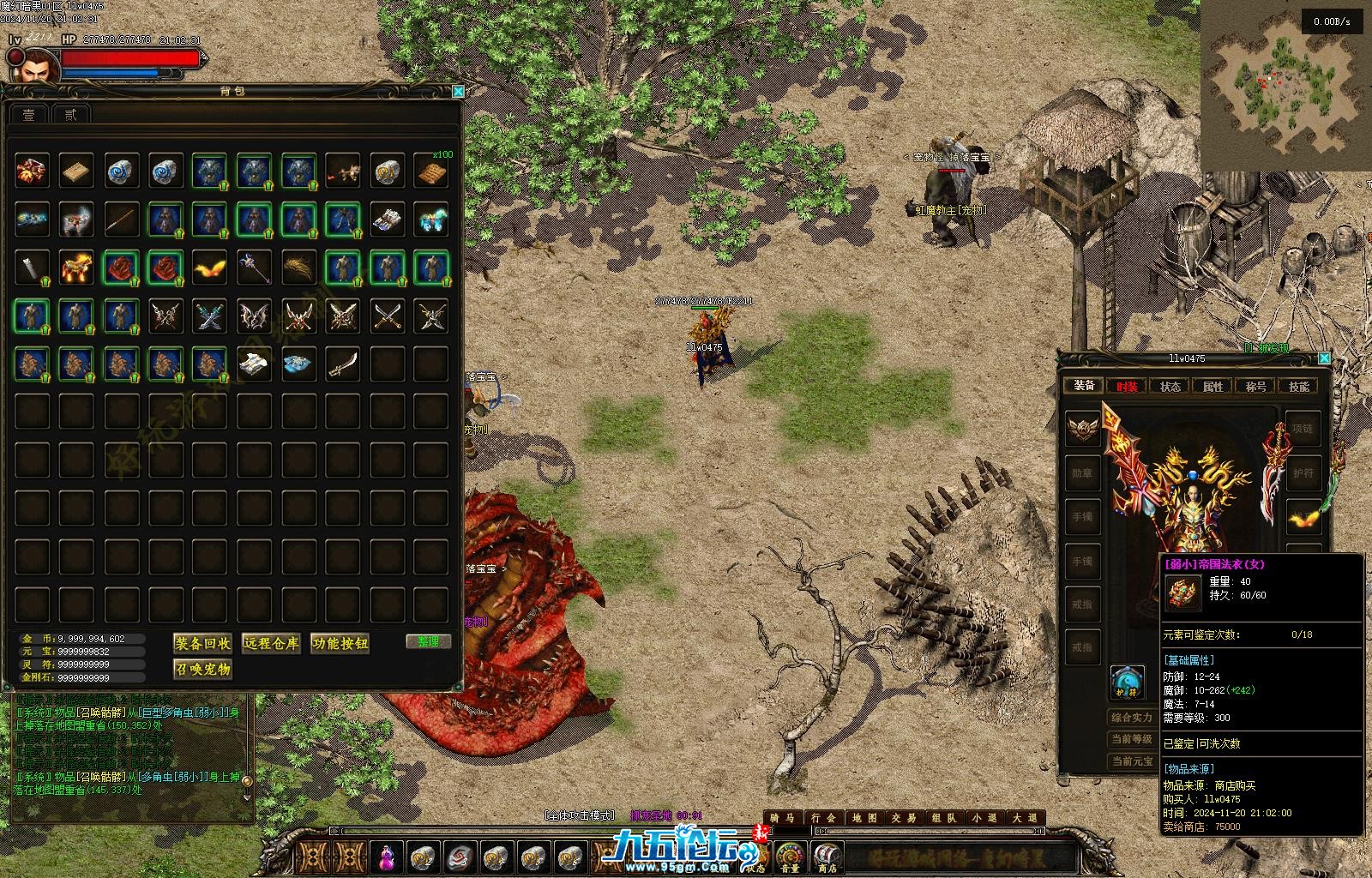
Task: Use the pink potion in hotbar
Action: (x=388, y=857)
